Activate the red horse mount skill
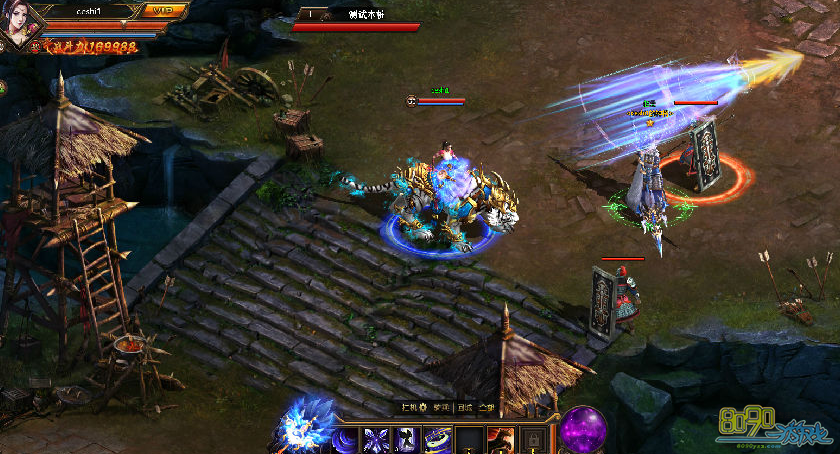 click(500, 440)
